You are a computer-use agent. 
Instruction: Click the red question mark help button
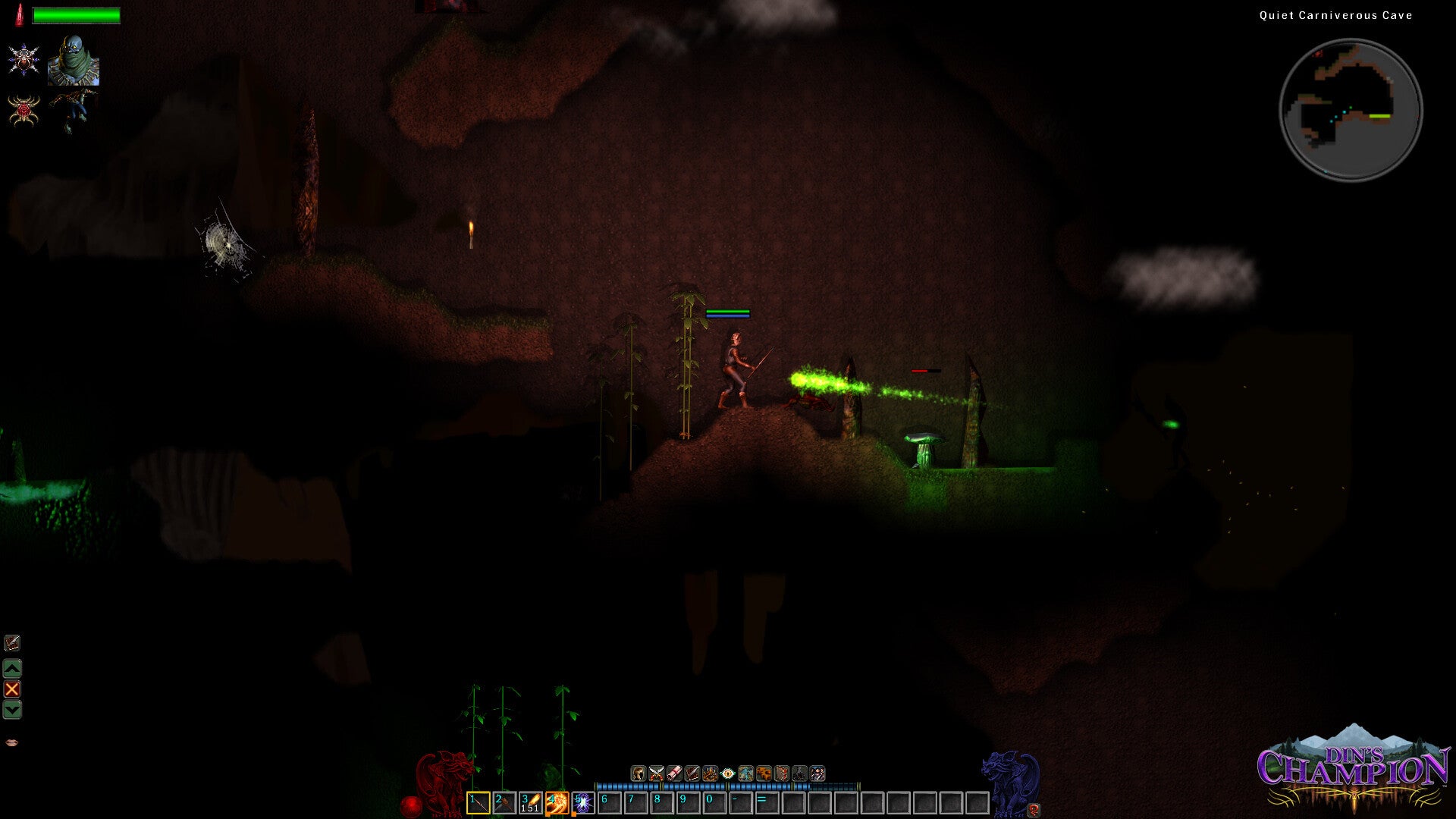(1033, 809)
